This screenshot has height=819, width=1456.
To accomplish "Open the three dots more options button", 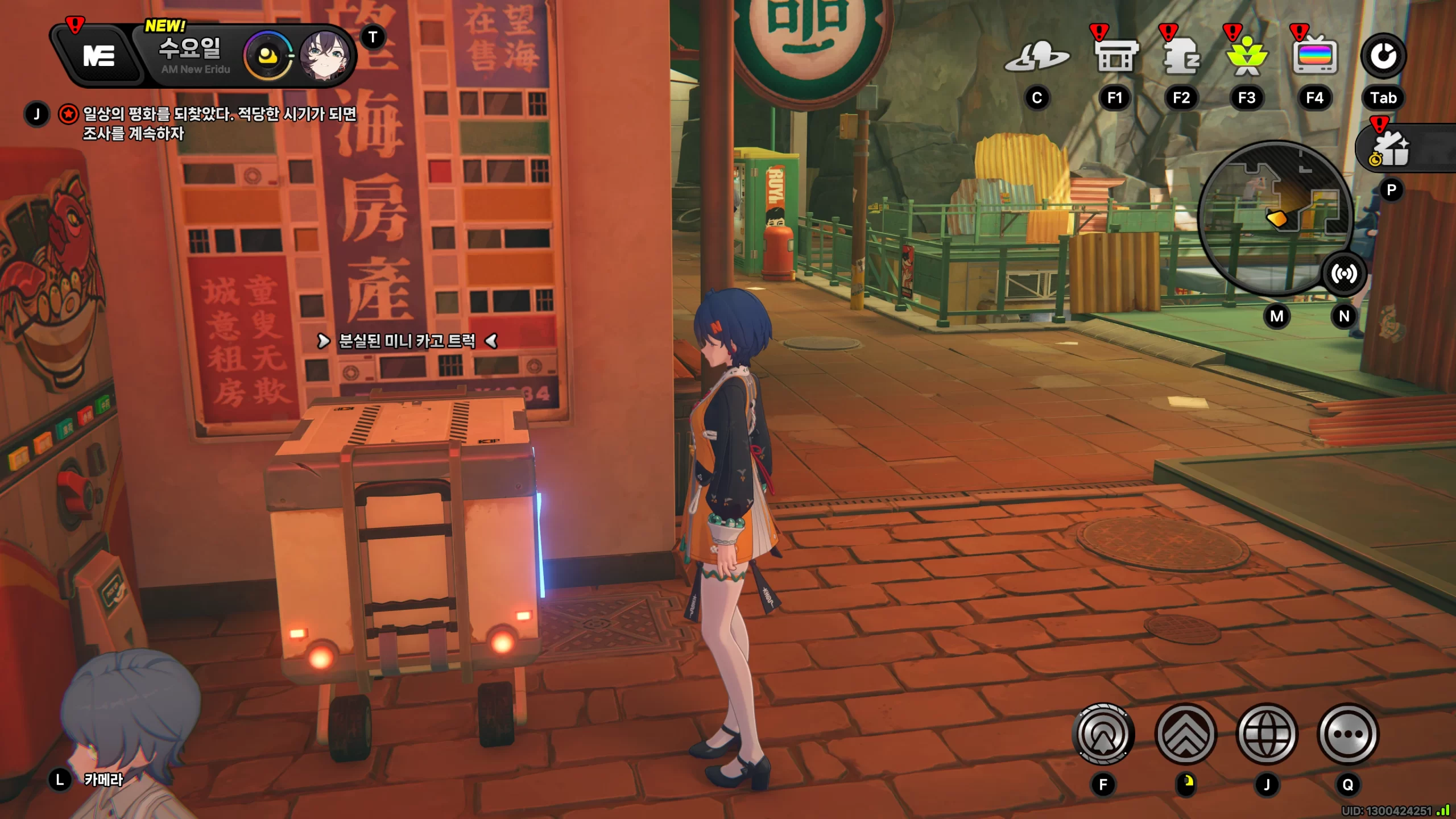I will (1348, 734).
